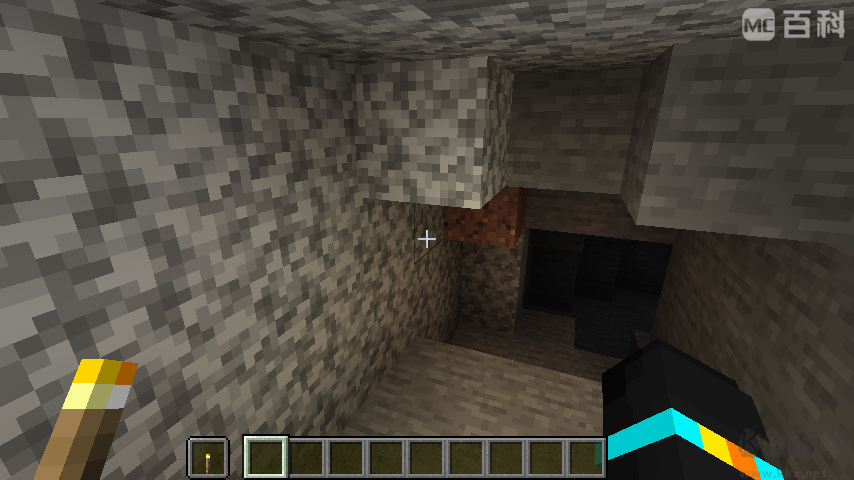Click the highlighted selected hotbar slot
Image resolution: width=854 pixels, height=480 pixels.
pyautogui.click(x=266, y=458)
